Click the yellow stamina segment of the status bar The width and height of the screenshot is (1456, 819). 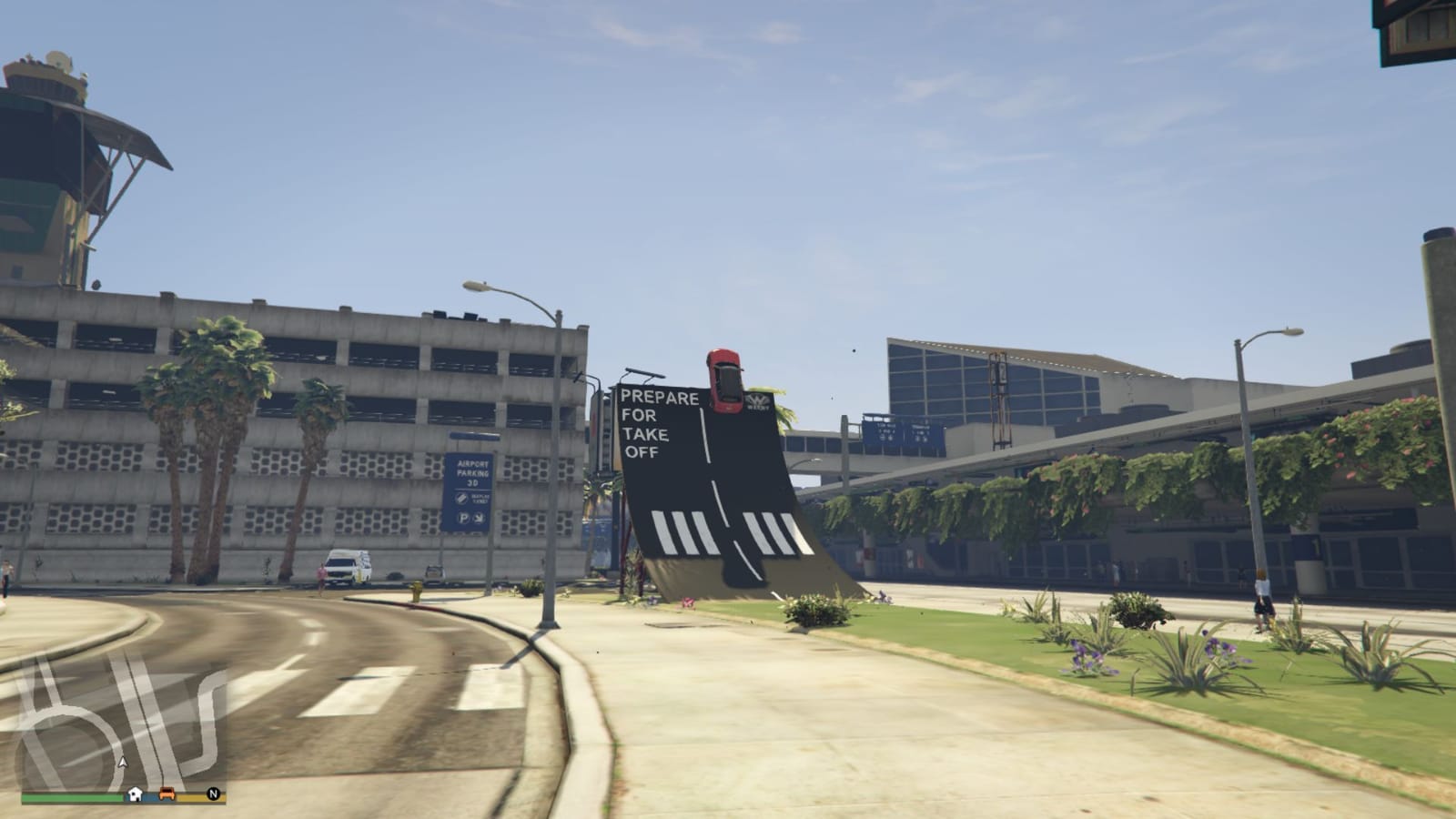pos(193,797)
